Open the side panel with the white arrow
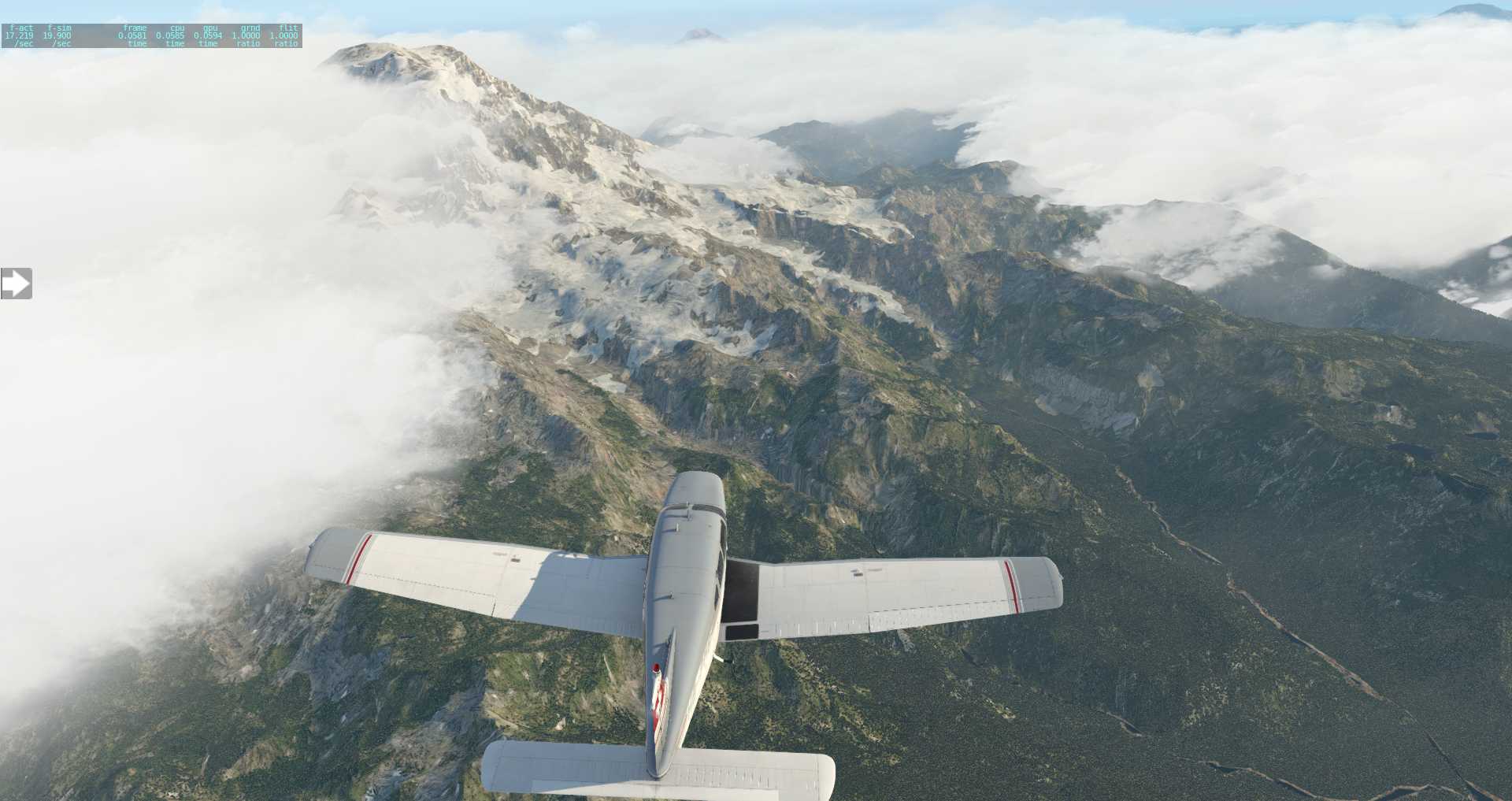 [16, 284]
